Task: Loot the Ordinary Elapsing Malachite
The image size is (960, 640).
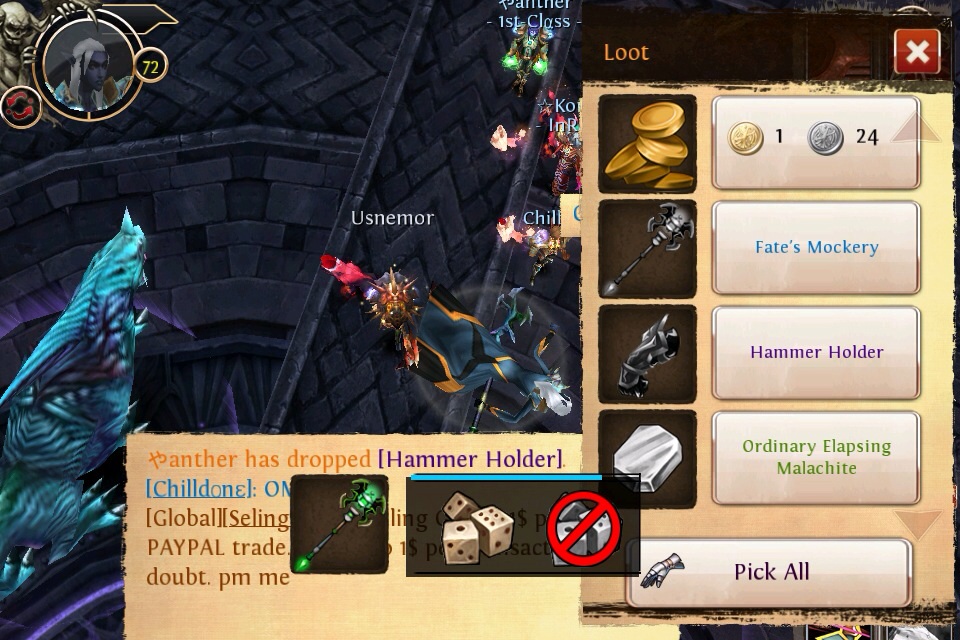Action: pos(815,457)
